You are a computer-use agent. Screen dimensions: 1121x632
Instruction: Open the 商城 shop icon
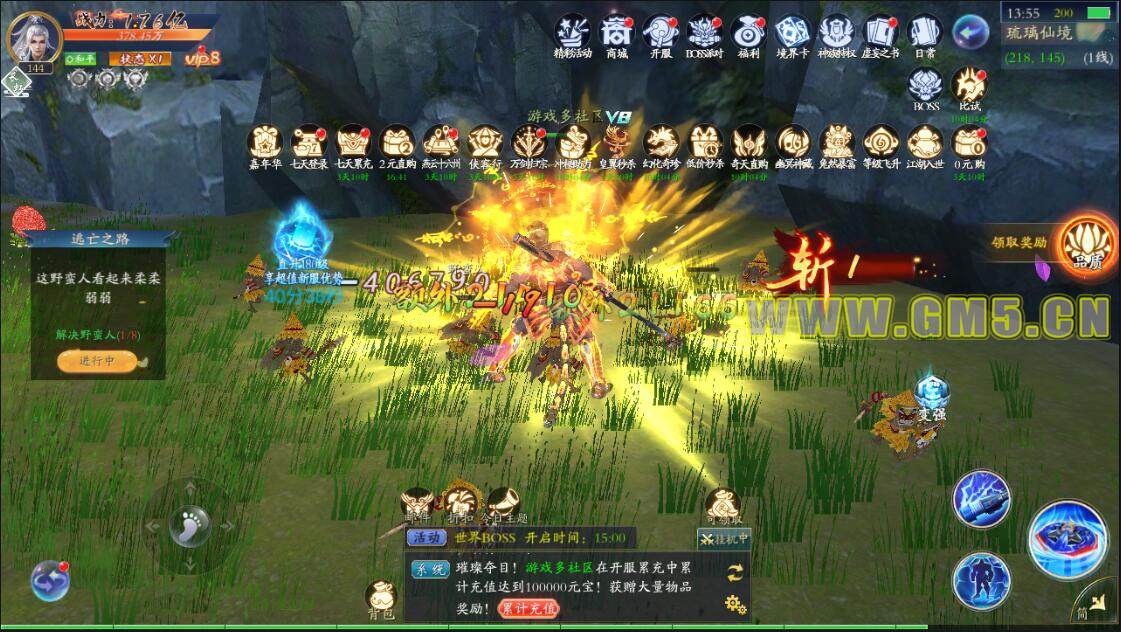coord(616,33)
